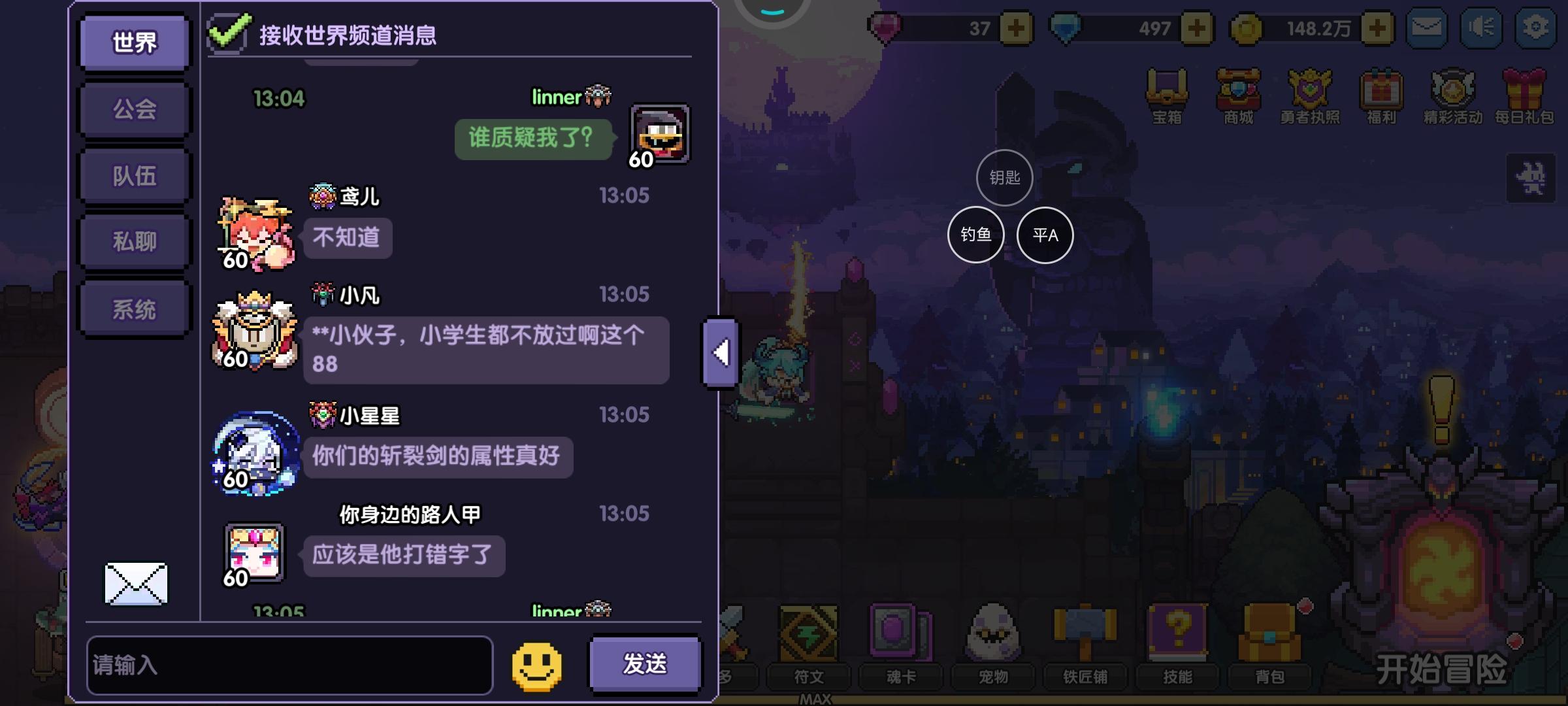Tap the 钓鱼 fishing skill toggle
The height and width of the screenshot is (706, 1568).
tap(975, 234)
